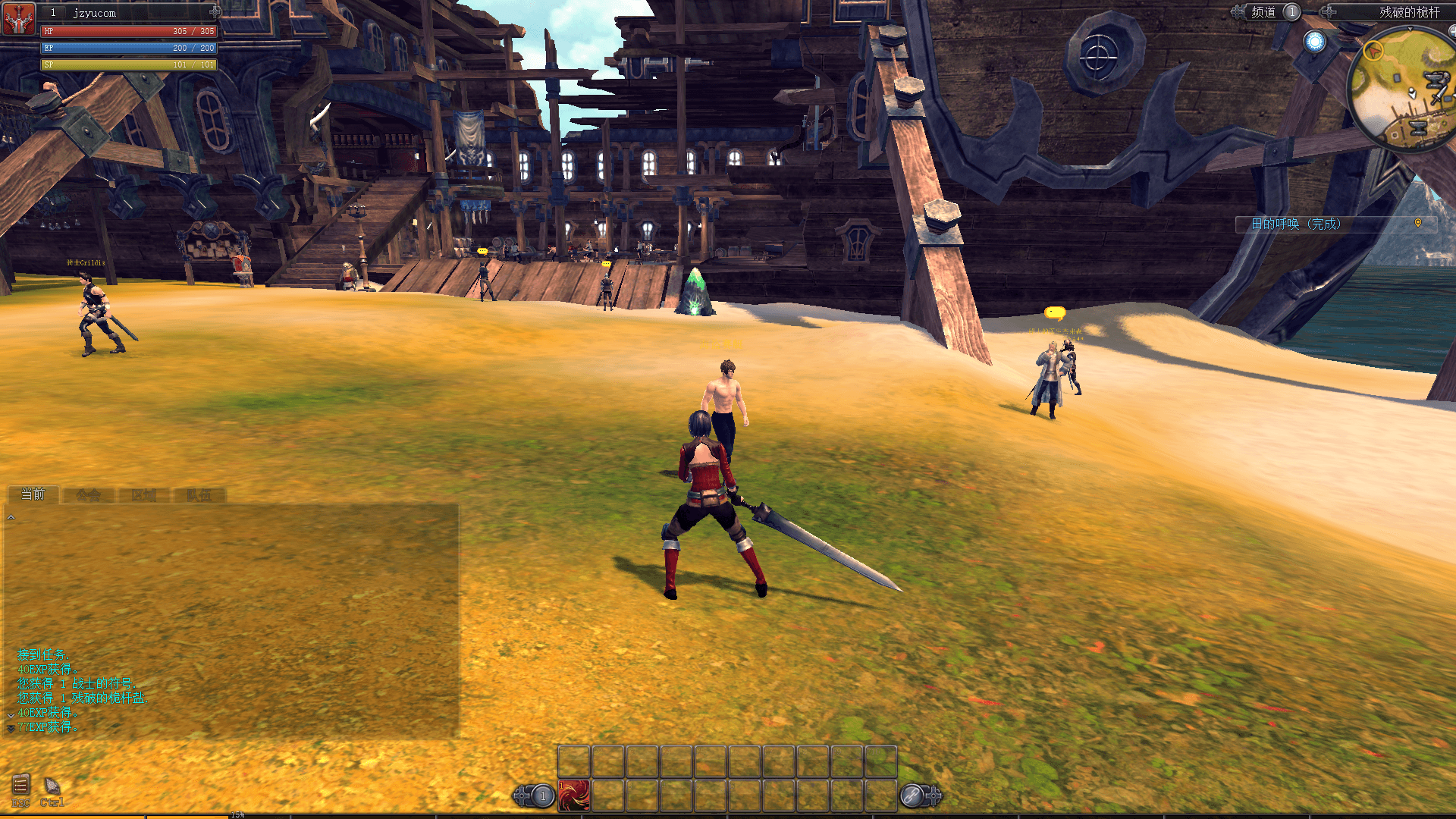Click the glowing blue sun icon

click(1314, 42)
